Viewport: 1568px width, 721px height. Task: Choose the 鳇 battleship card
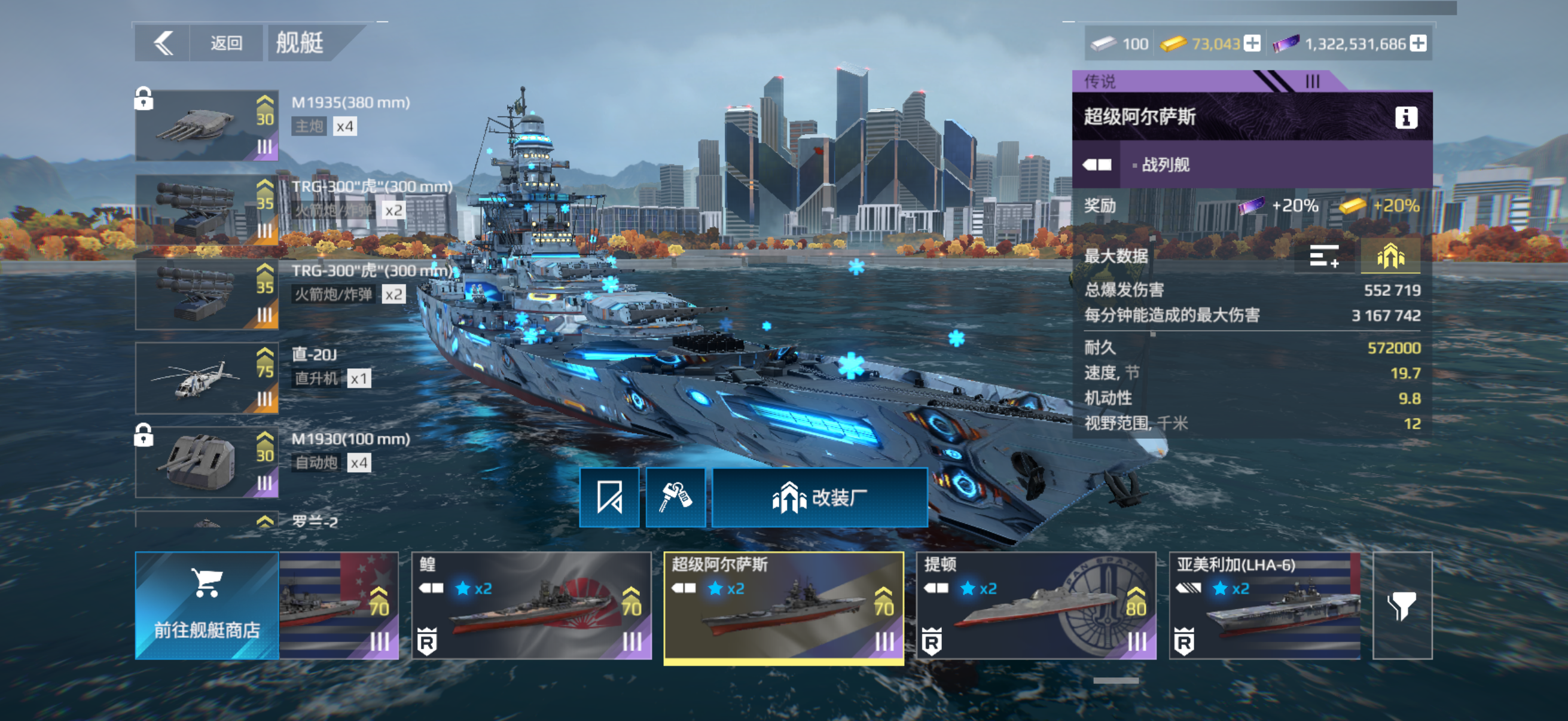(531, 606)
